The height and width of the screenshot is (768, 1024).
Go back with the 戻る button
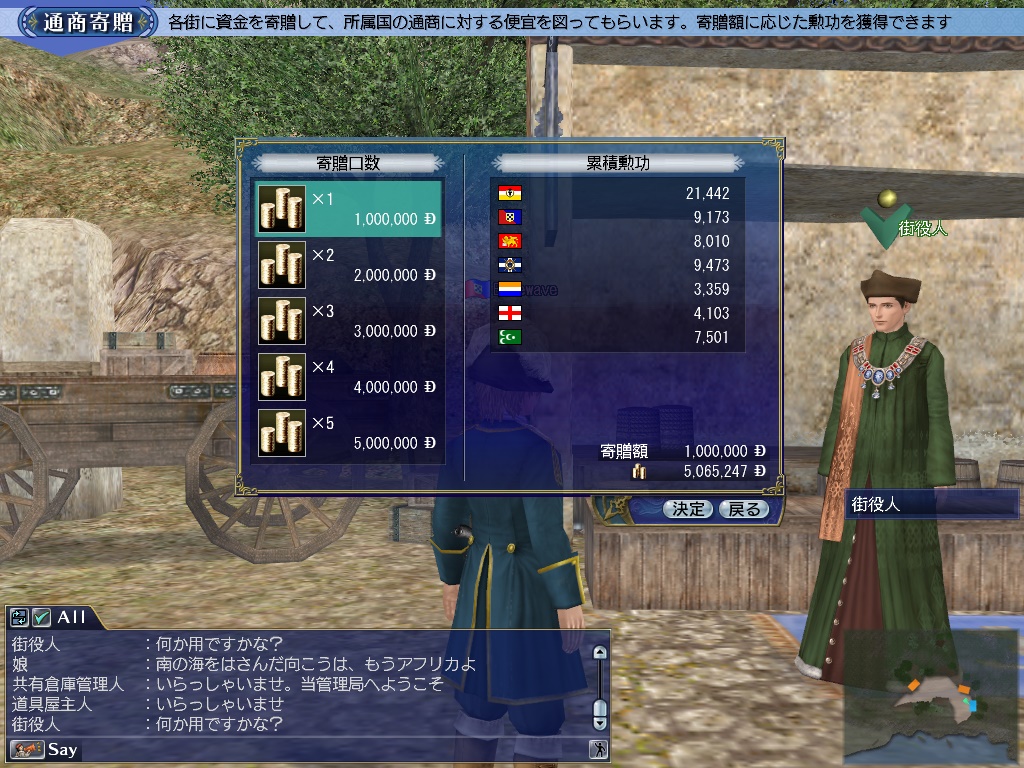click(743, 509)
